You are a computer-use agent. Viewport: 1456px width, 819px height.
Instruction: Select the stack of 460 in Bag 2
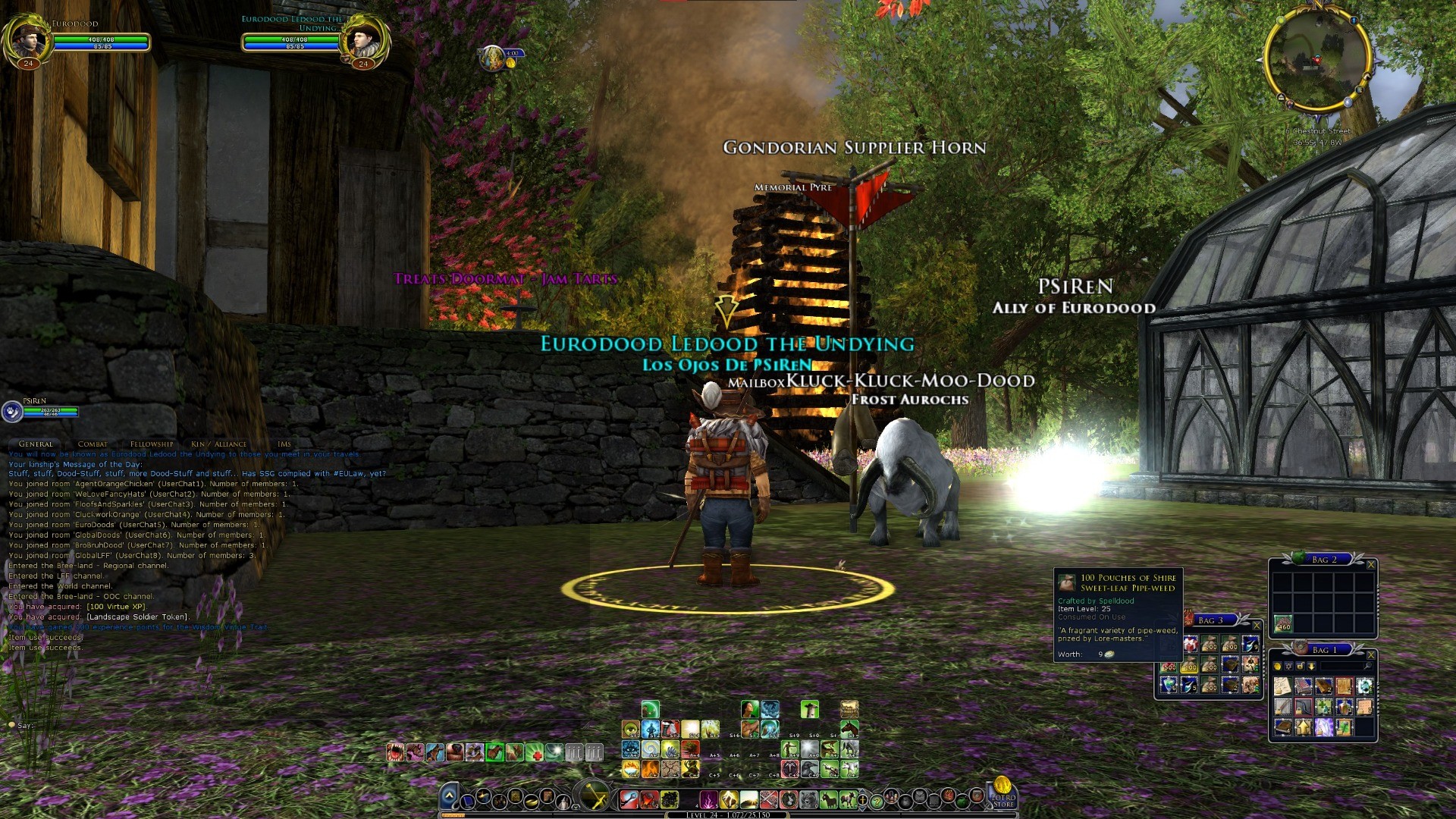(x=1283, y=623)
